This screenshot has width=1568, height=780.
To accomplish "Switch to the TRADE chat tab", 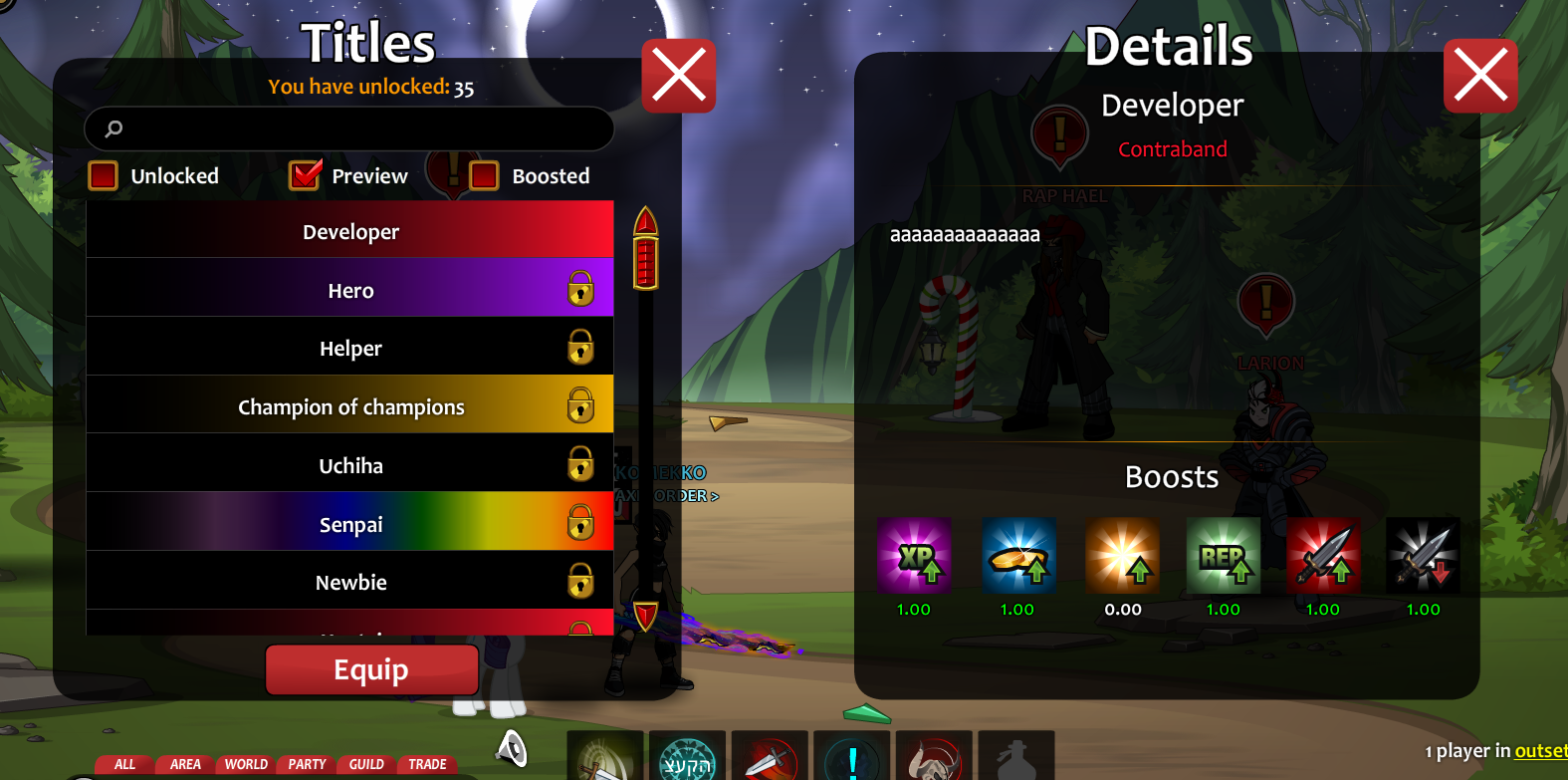I will (x=427, y=764).
